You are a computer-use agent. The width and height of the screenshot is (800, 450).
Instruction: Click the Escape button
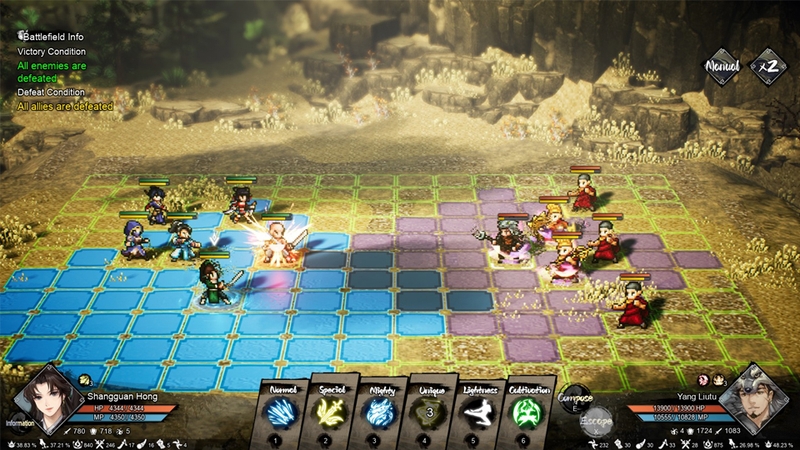click(x=597, y=421)
